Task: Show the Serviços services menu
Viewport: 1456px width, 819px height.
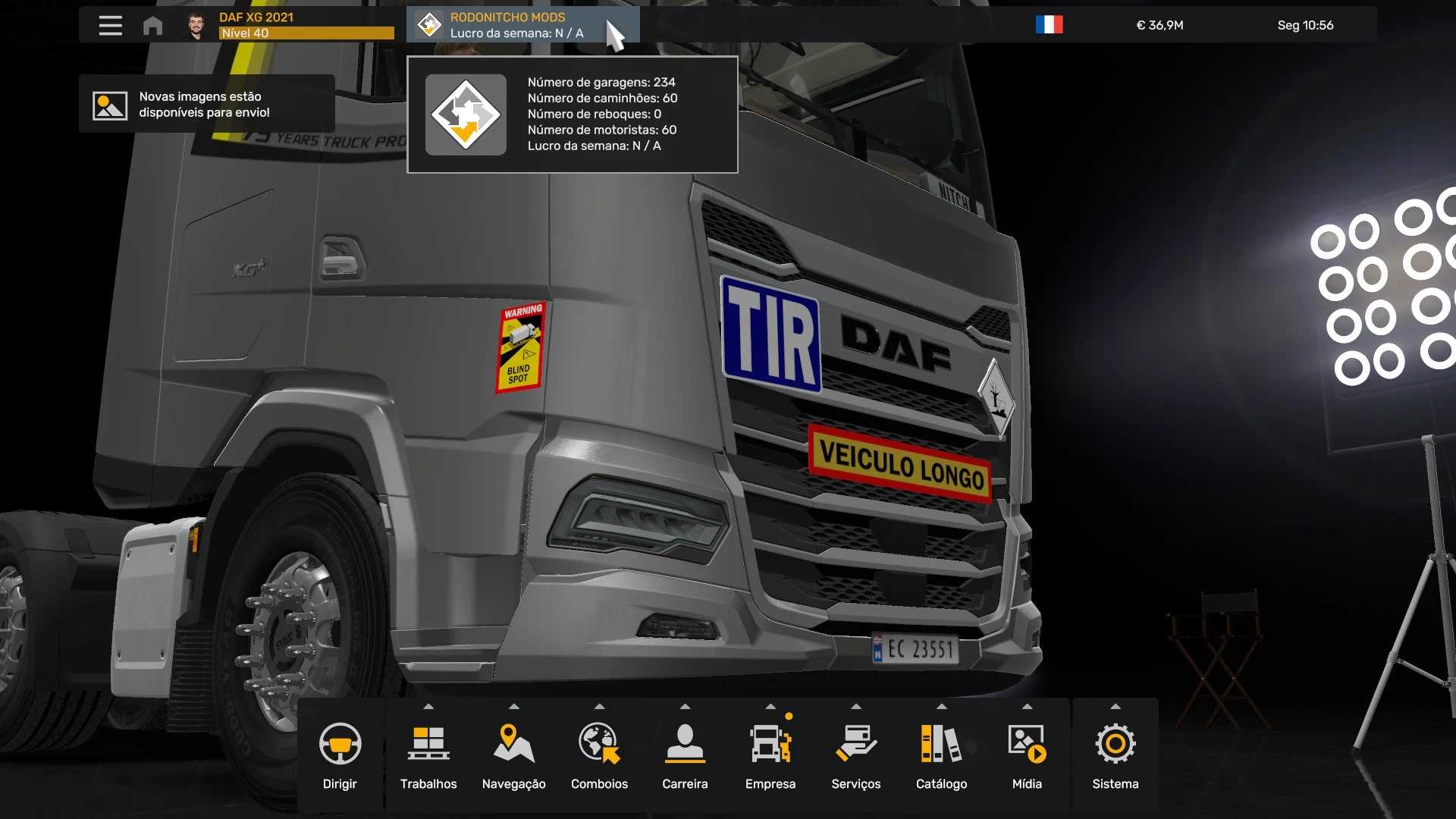Action: tap(855, 755)
